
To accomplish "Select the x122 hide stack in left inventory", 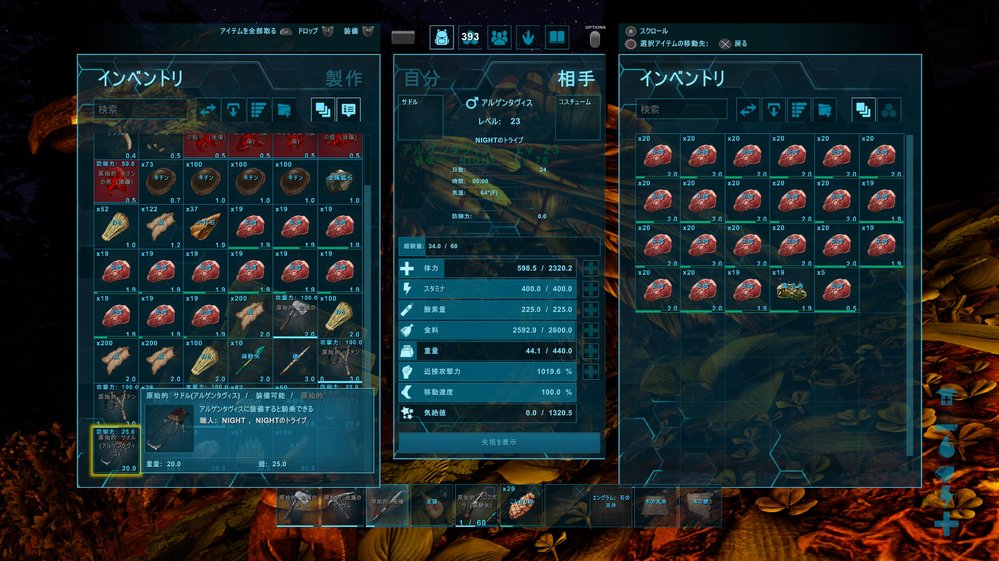I will pyautogui.click(x=162, y=226).
